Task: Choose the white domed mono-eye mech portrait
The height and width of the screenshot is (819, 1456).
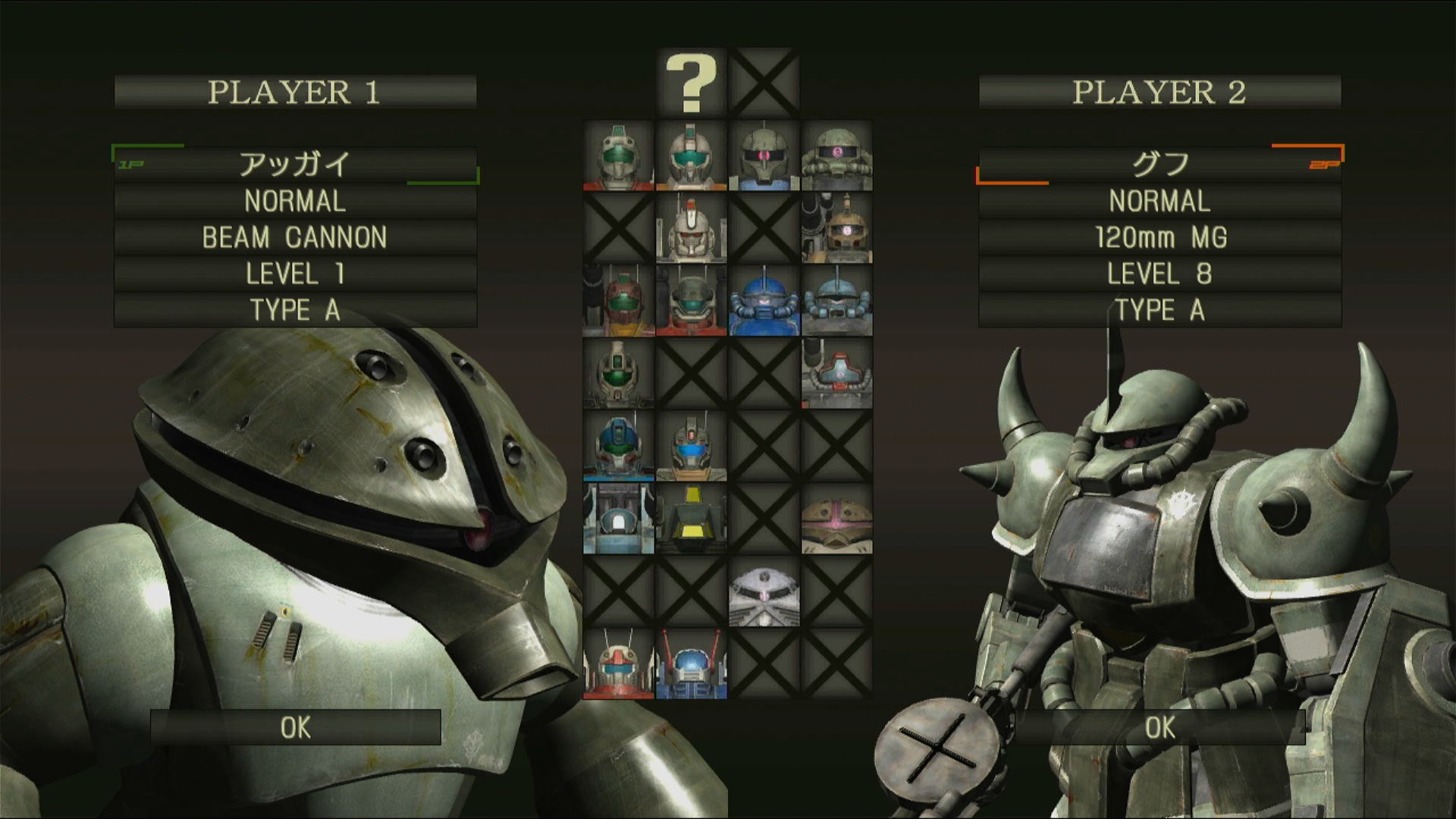Action: pos(764,592)
